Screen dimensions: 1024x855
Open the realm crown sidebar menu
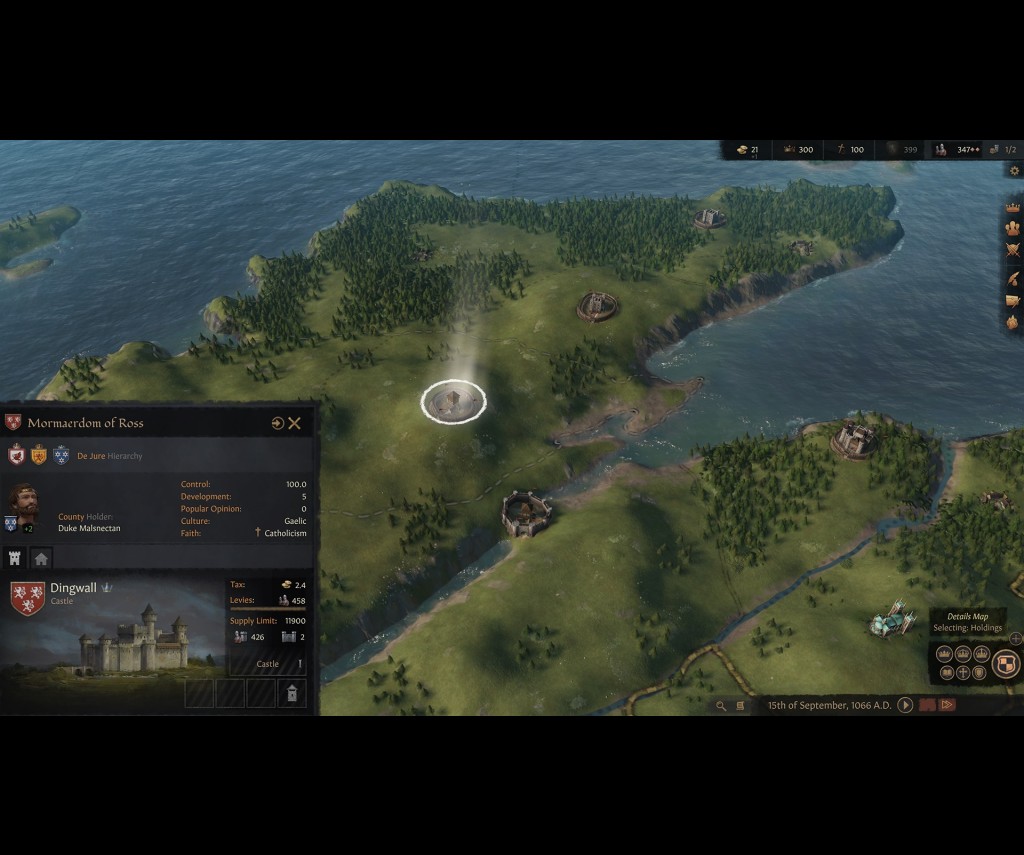[x=1012, y=207]
